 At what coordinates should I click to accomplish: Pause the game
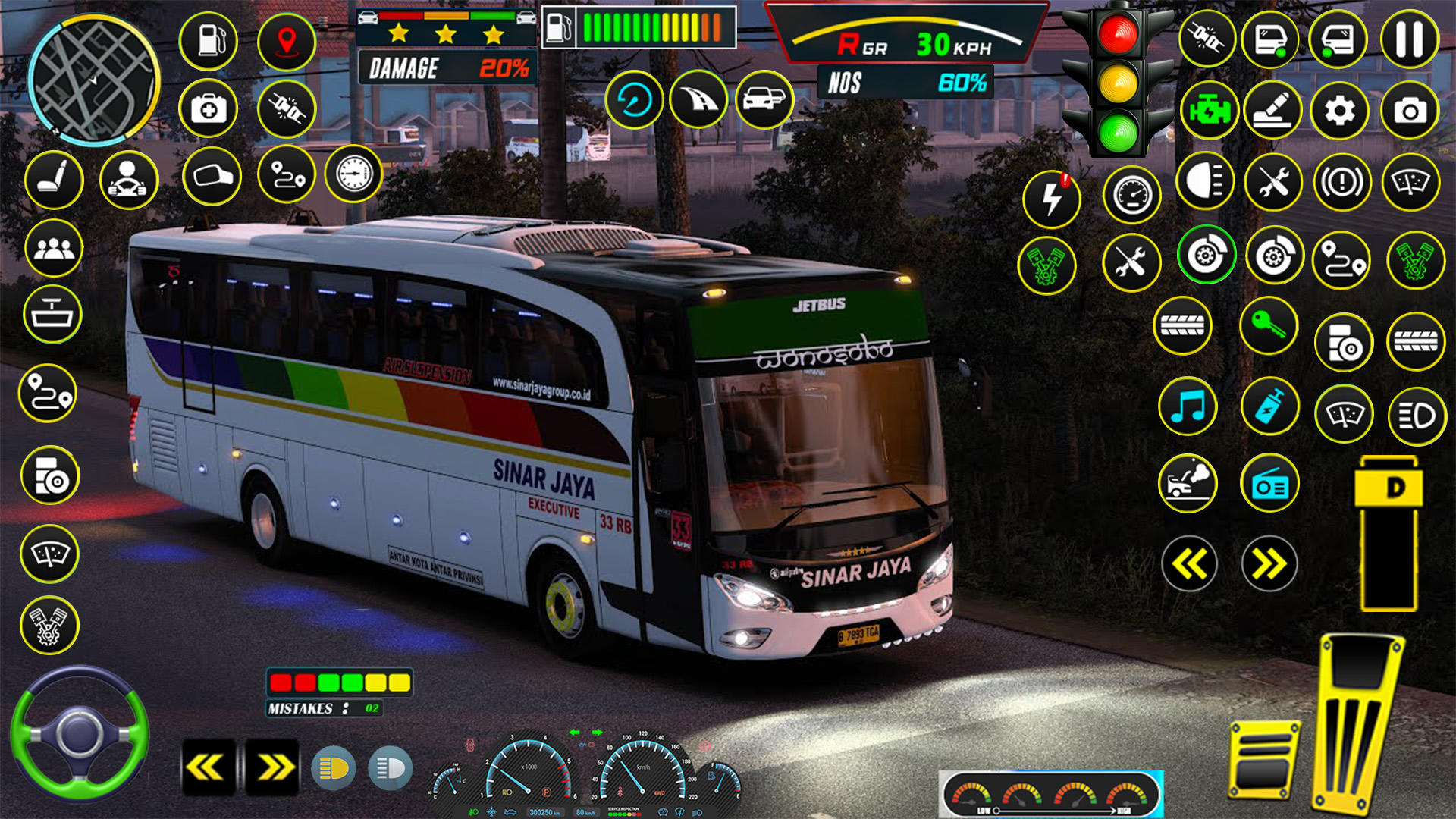pyautogui.click(x=1409, y=39)
